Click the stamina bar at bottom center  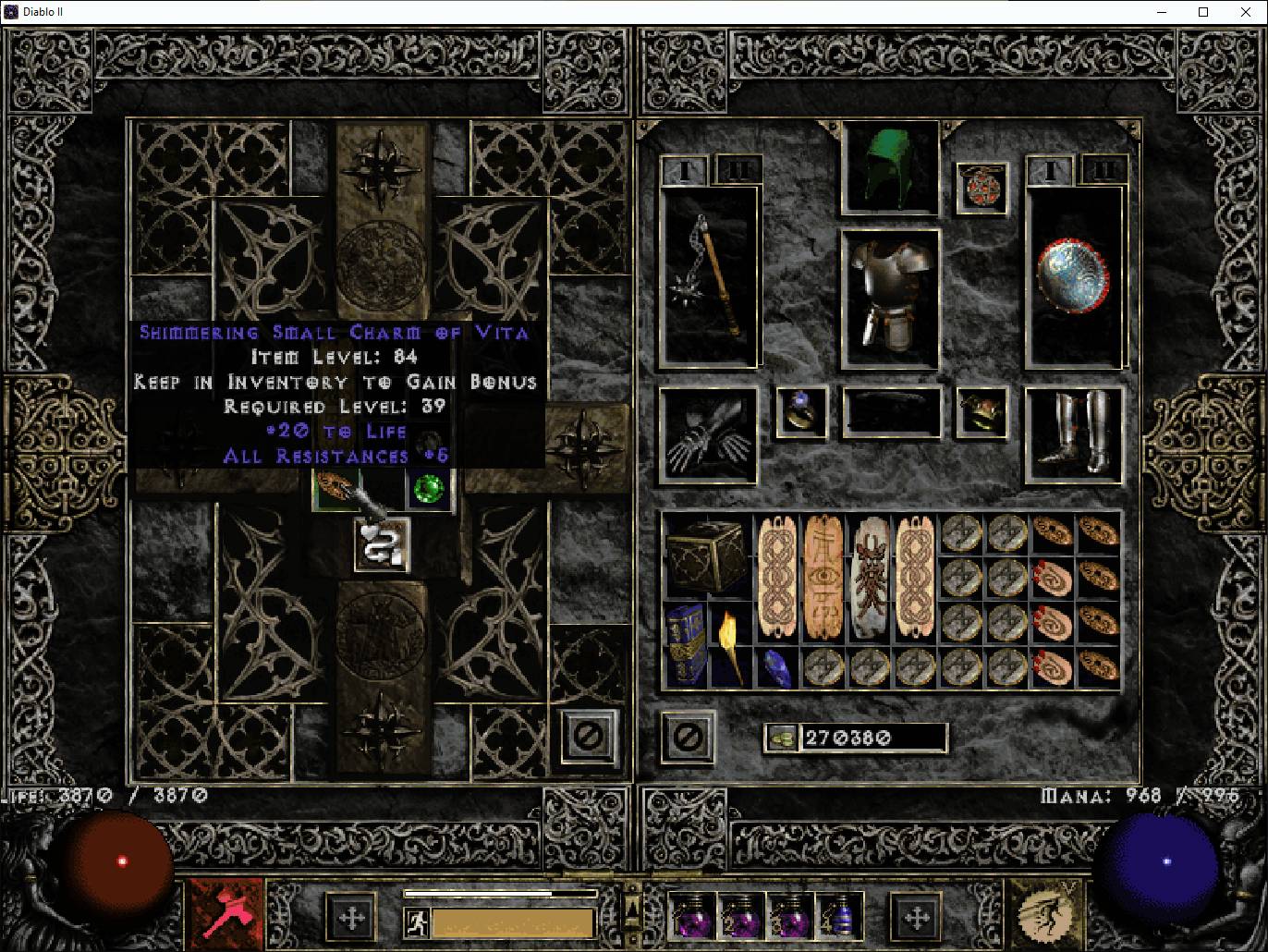click(499, 895)
